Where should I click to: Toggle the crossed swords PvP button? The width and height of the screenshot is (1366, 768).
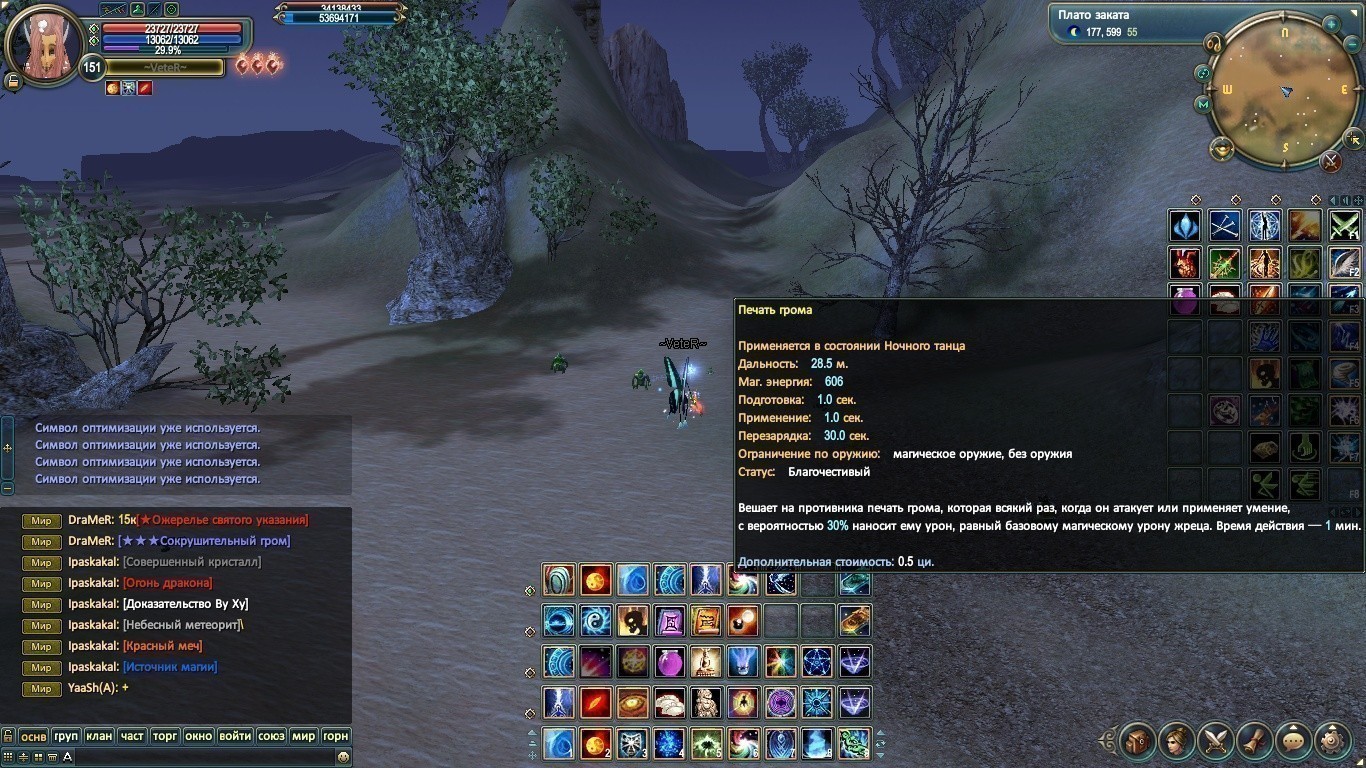coord(1330,161)
